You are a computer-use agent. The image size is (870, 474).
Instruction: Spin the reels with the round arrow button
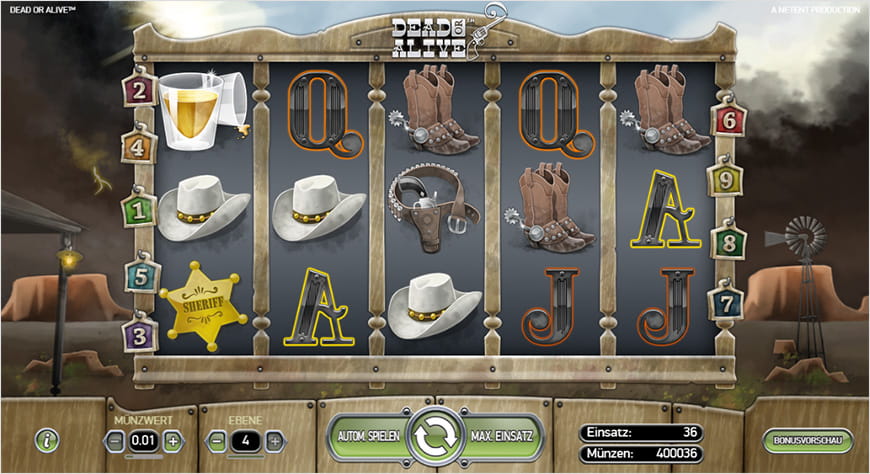pos(435,437)
